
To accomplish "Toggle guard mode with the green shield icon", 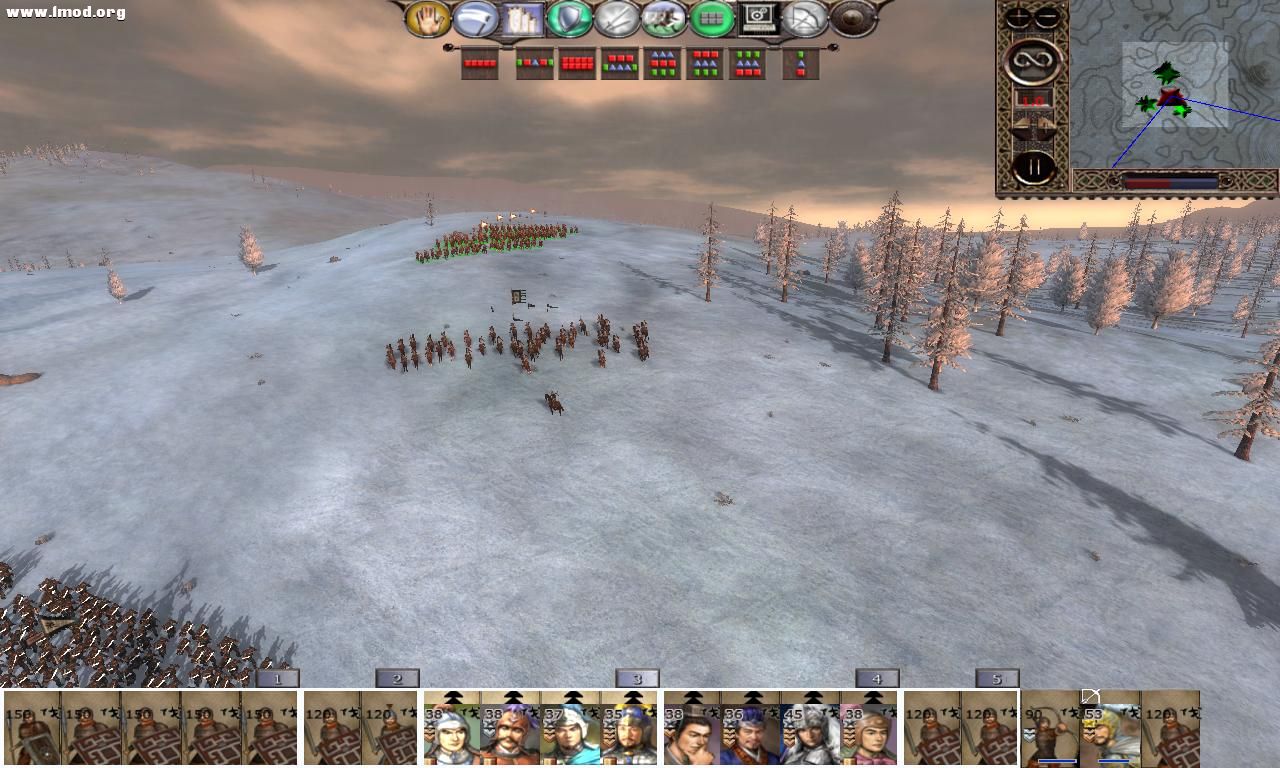I will (568, 17).
